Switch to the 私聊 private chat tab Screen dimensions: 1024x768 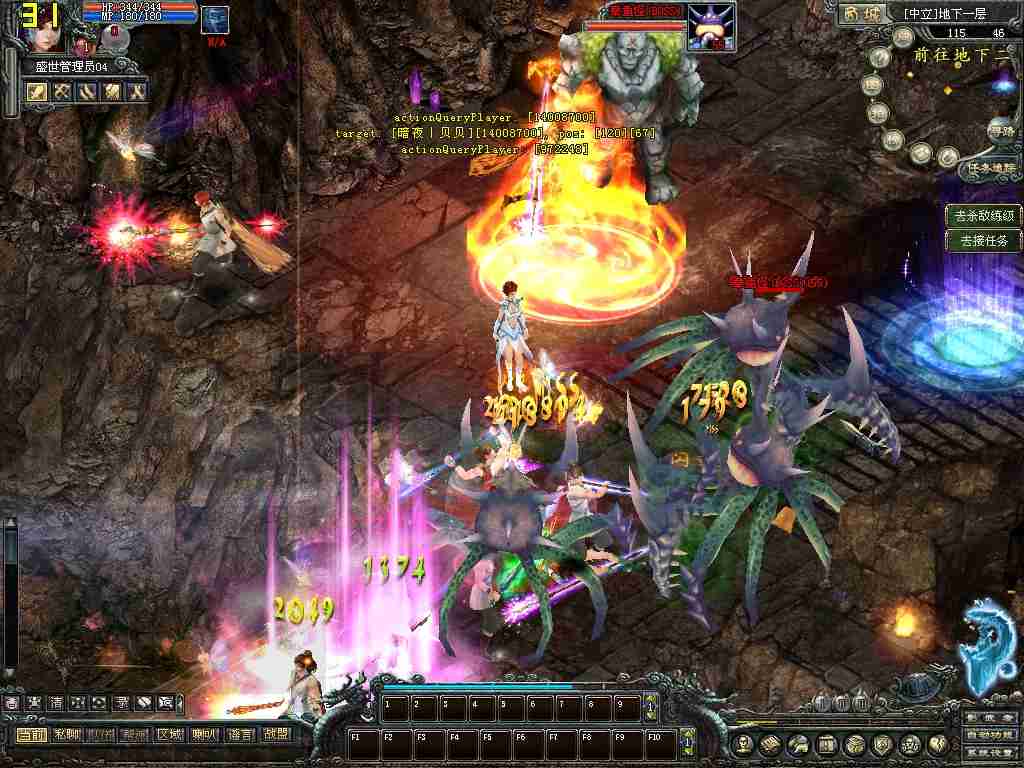66,734
